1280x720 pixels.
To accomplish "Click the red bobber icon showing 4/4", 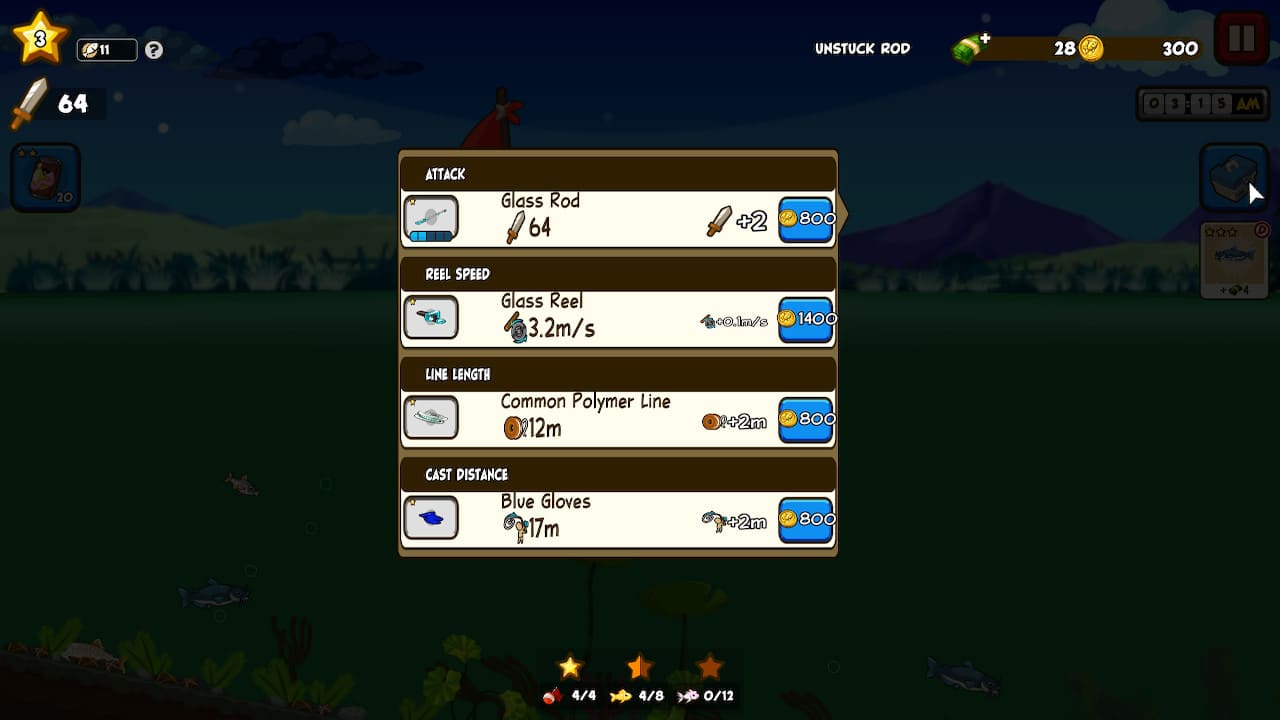I will tap(570, 697).
